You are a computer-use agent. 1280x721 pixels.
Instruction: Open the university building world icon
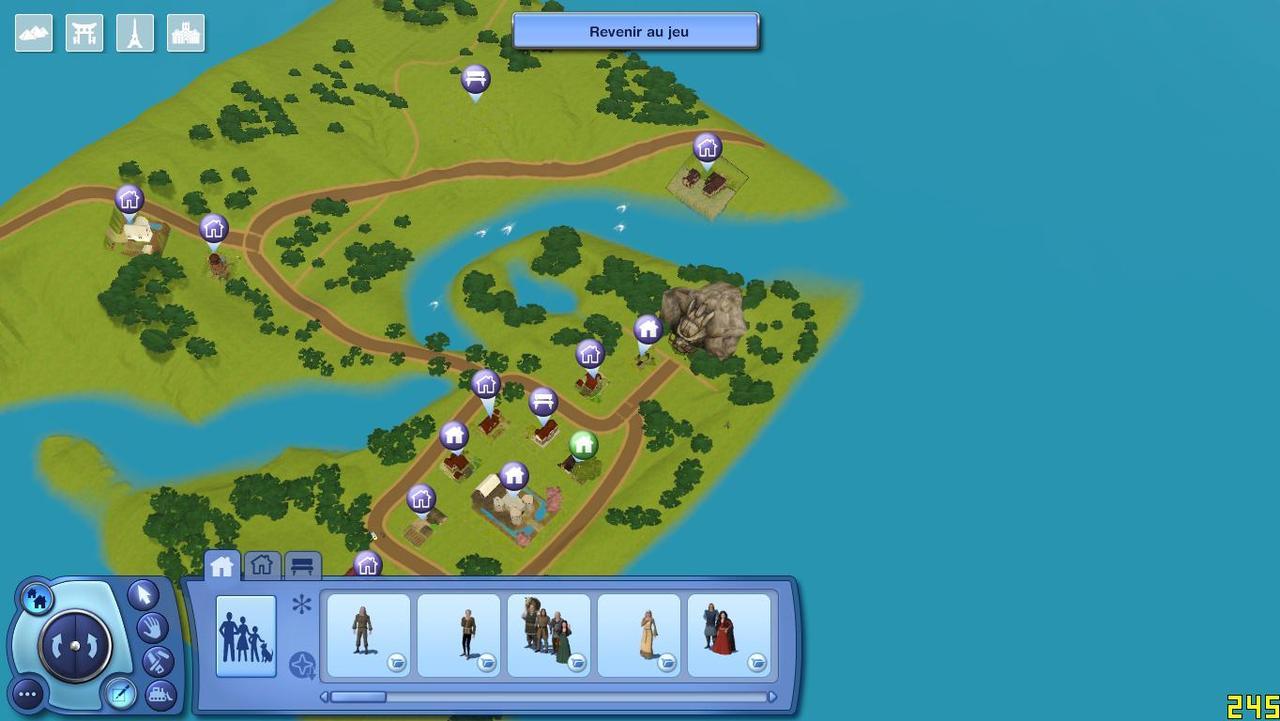[x=186, y=33]
